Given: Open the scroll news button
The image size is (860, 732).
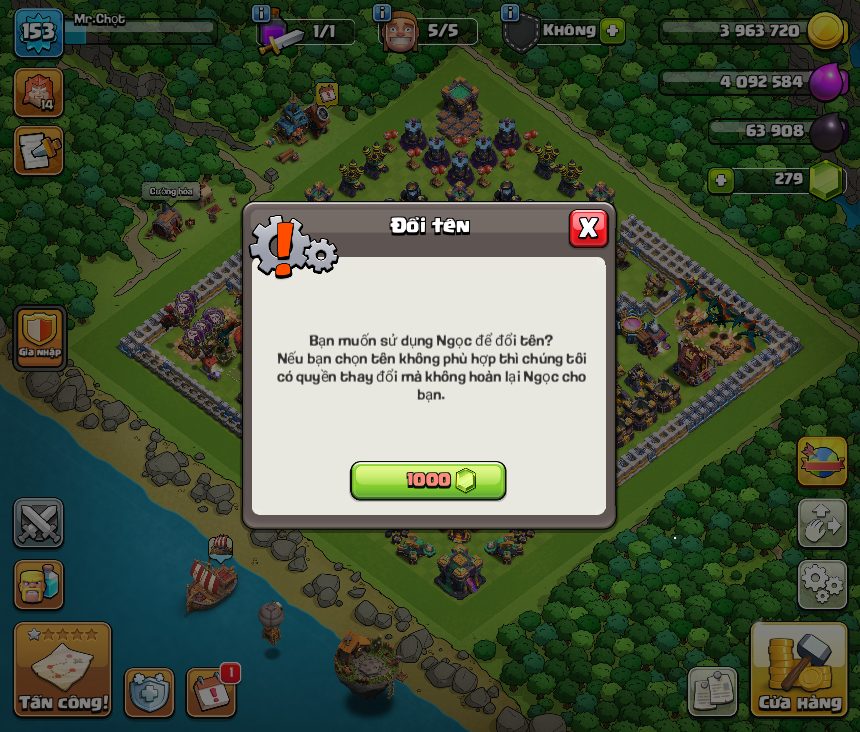Looking at the screenshot, I should [38, 150].
